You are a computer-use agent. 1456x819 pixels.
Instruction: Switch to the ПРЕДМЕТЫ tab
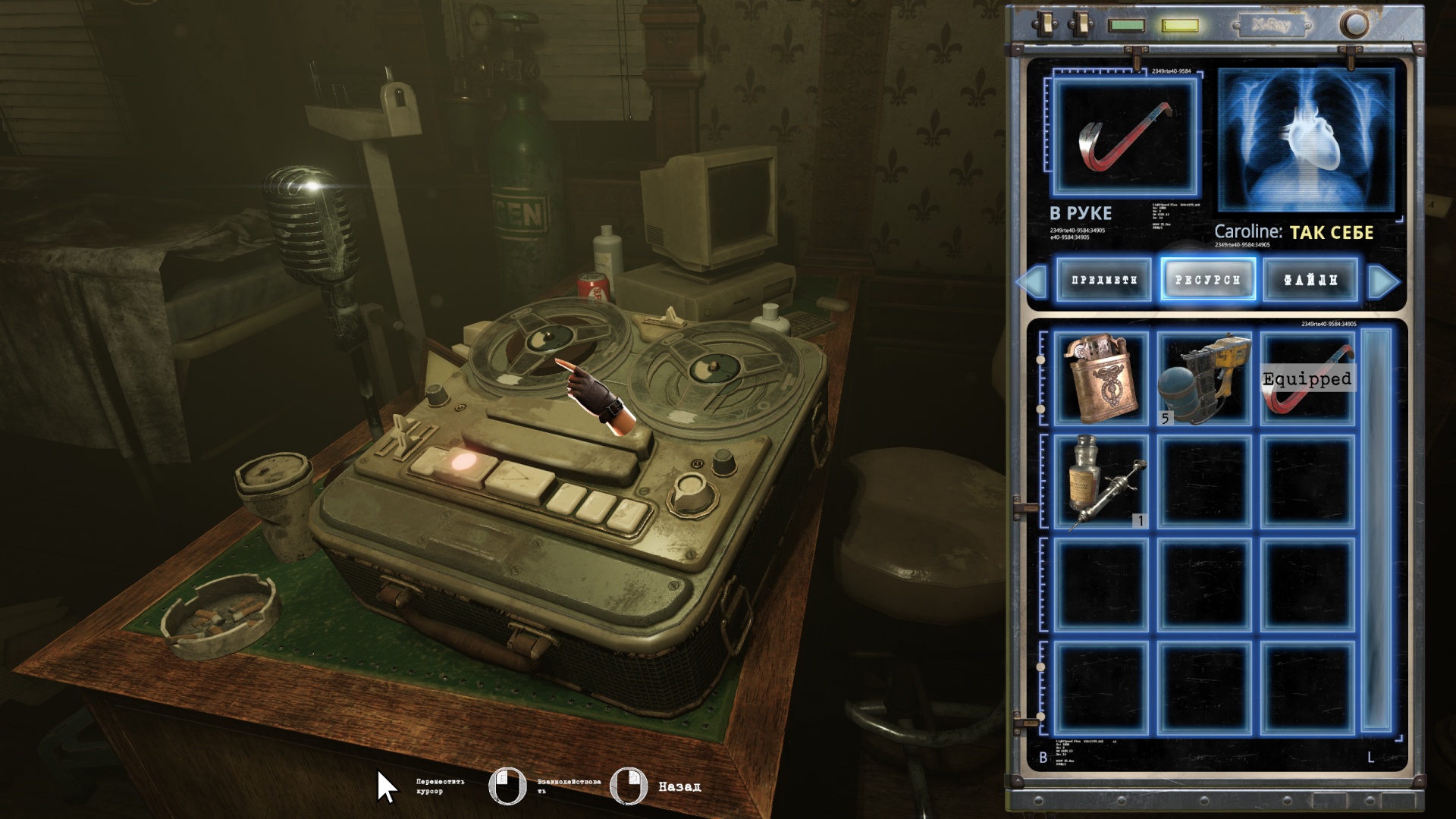point(1103,280)
